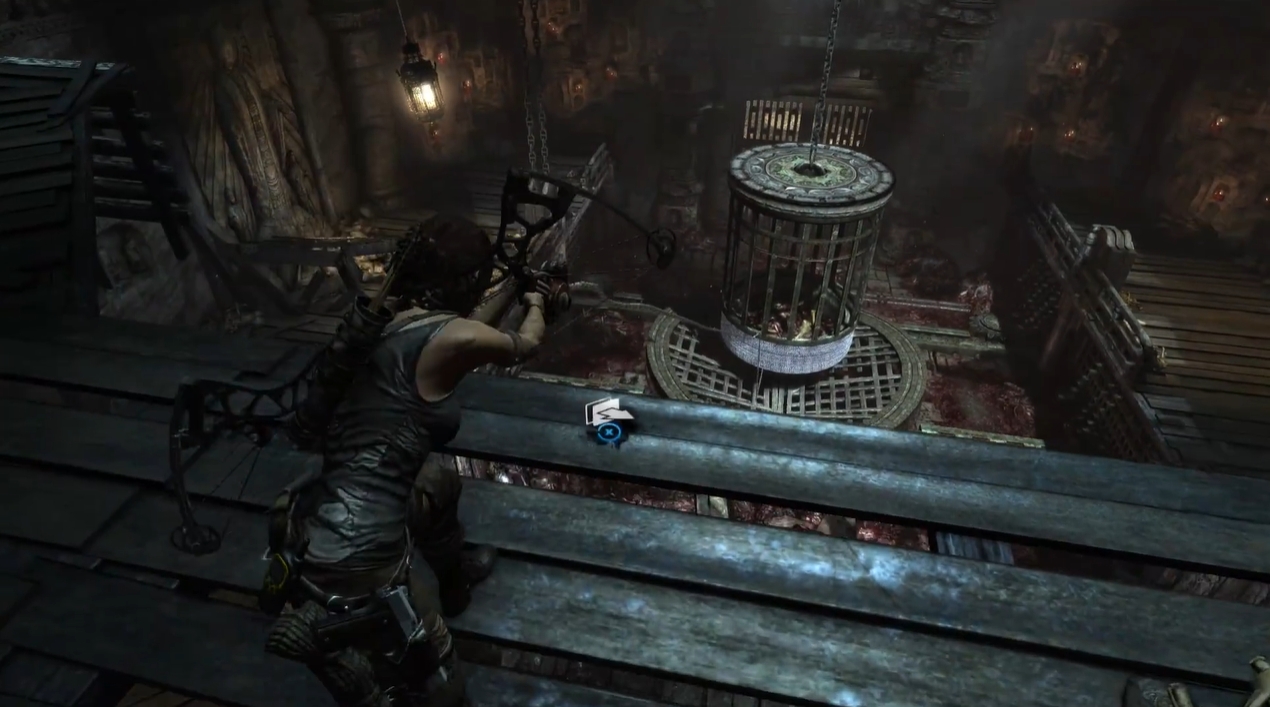Select the white push-hand interaction icon
Image resolution: width=1270 pixels, height=707 pixels.
(x=603, y=411)
